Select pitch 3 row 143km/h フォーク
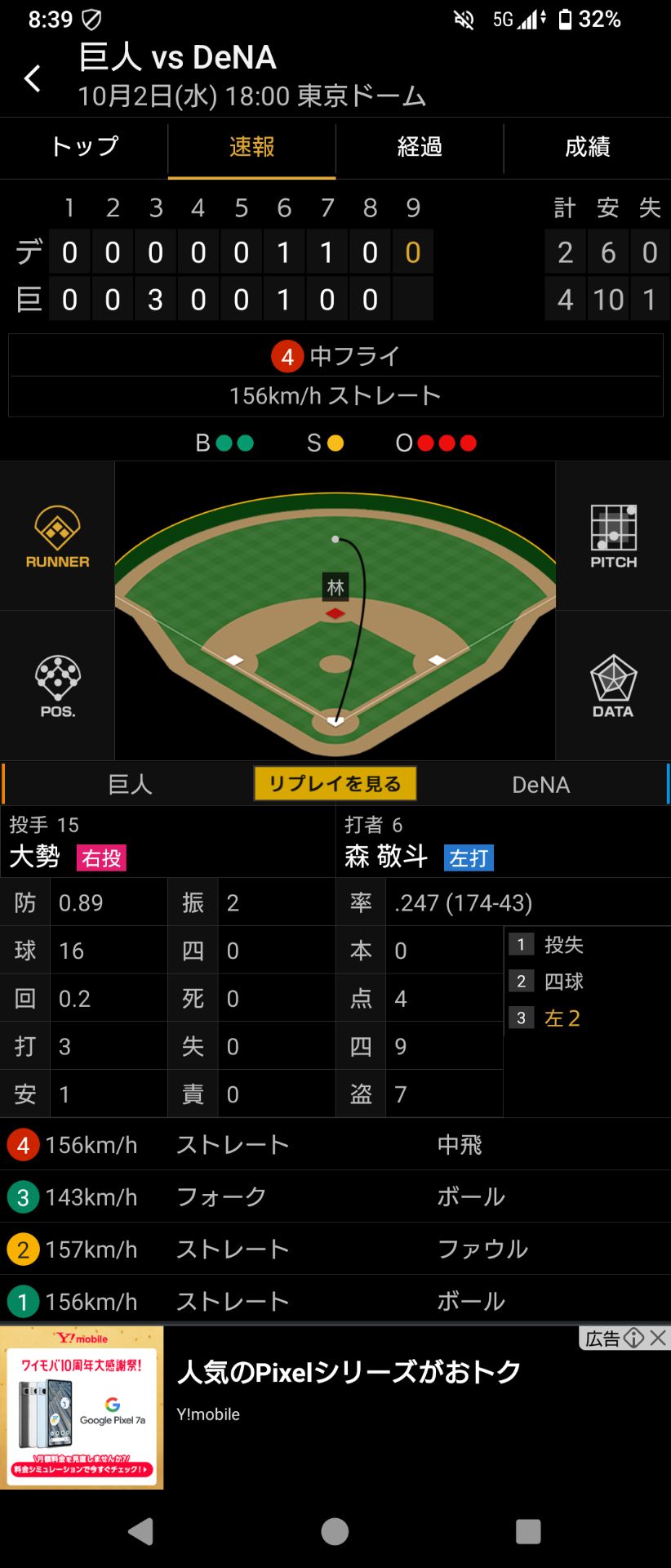671x1568 pixels. pos(335,1197)
